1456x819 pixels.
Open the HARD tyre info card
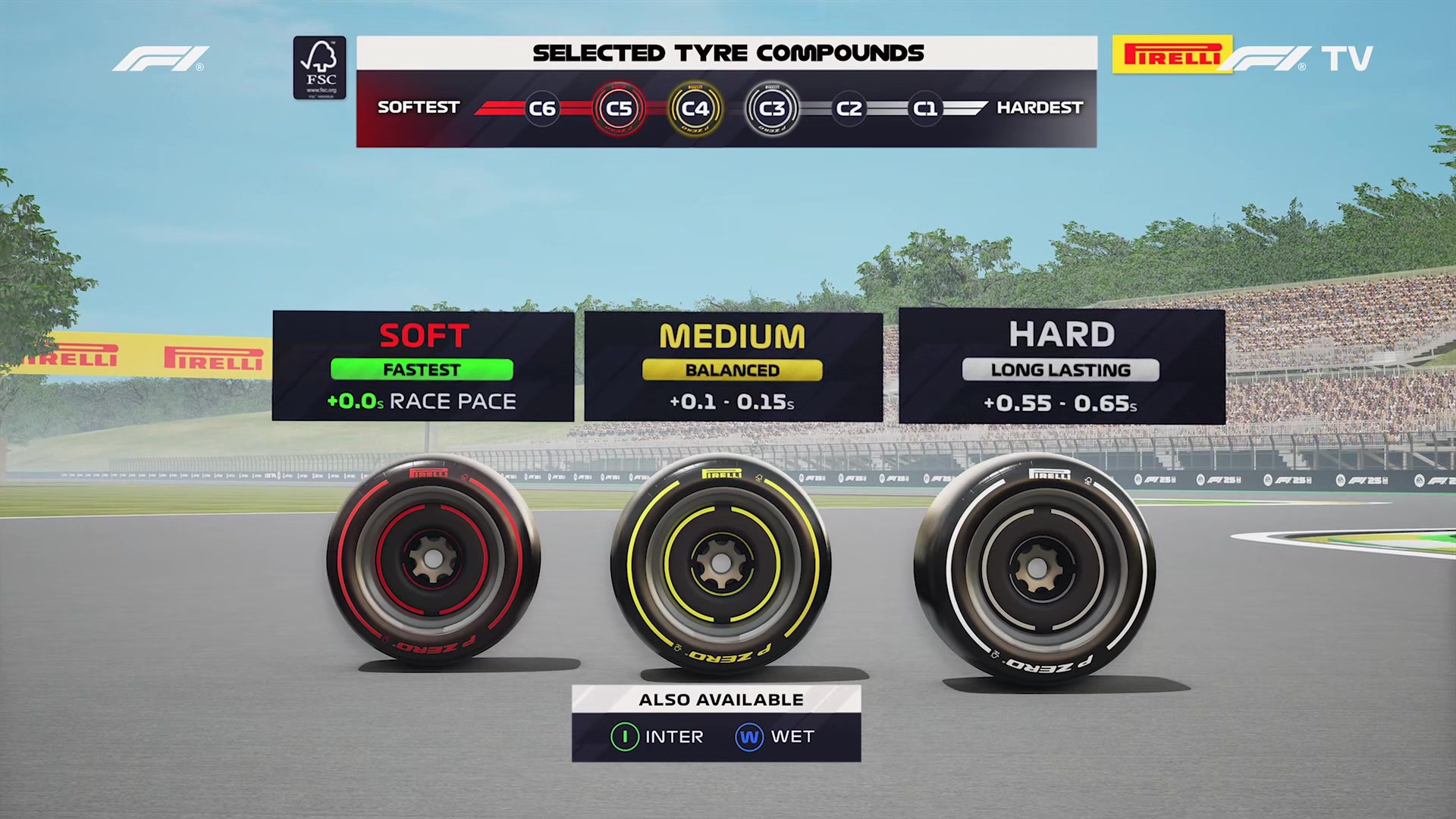pos(1061,366)
